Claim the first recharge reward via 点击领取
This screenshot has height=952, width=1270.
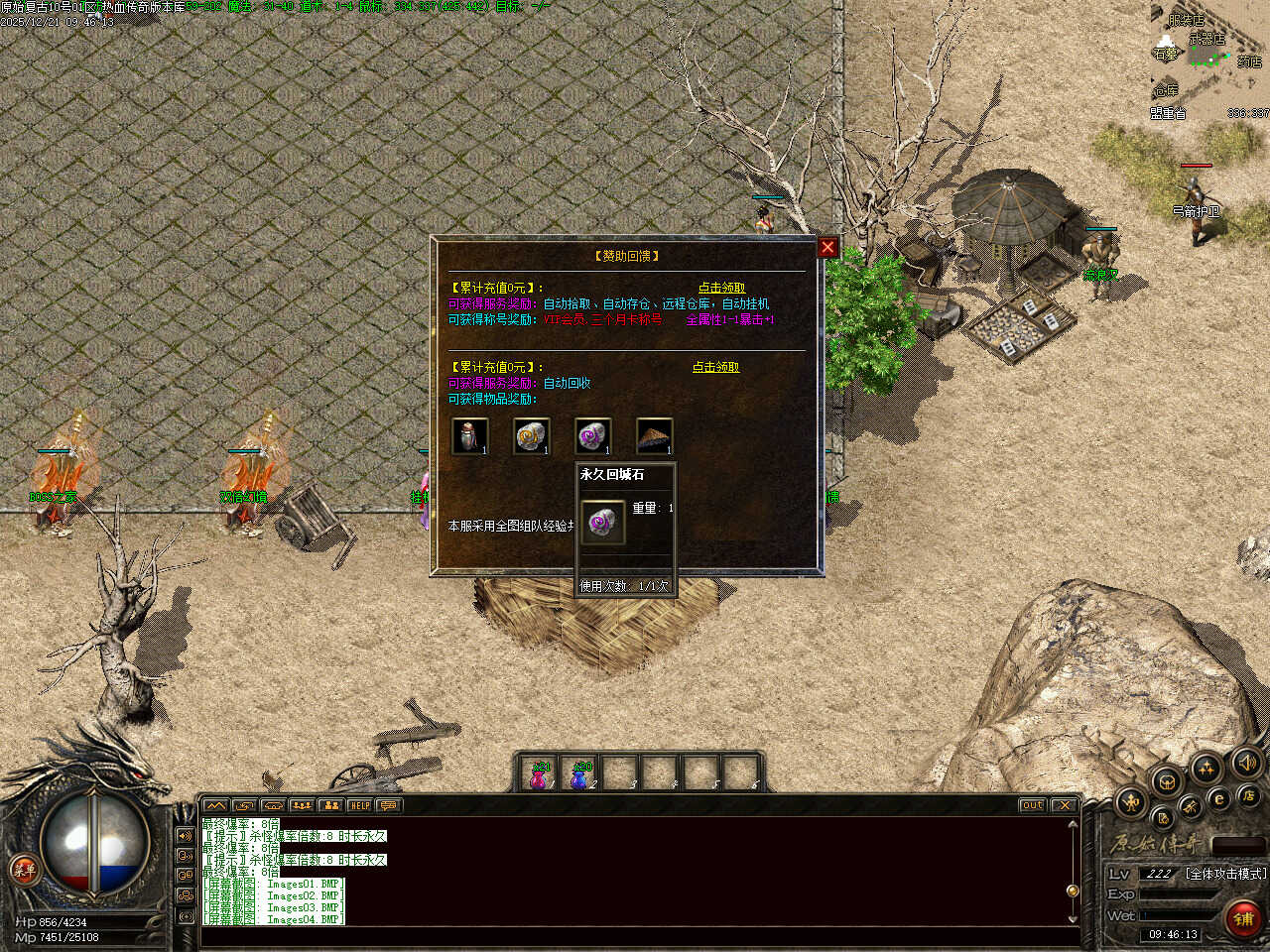pos(720,288)
